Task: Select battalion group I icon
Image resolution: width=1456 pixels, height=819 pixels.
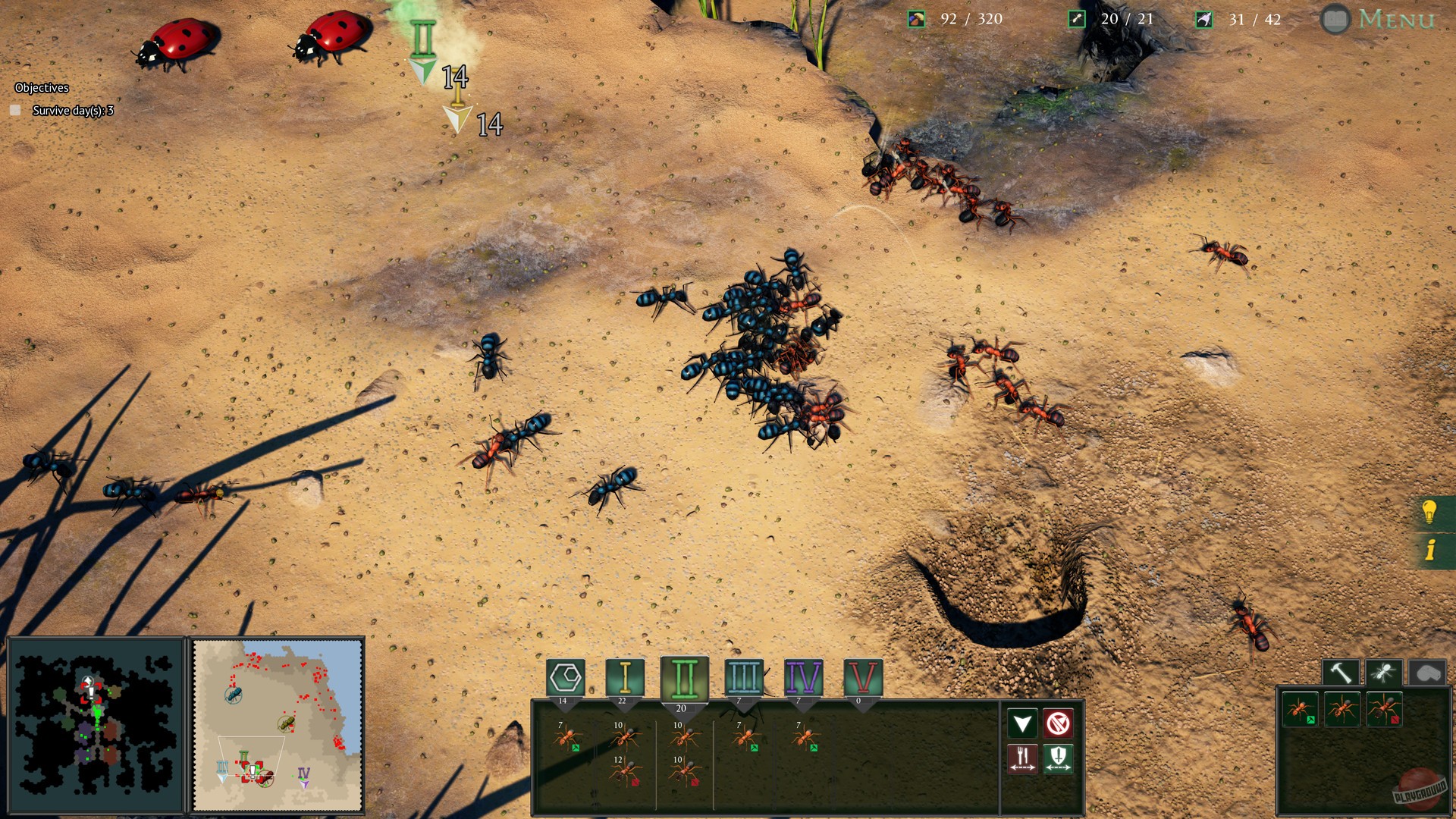Action: pyautogui.click(x=626, y=676)
